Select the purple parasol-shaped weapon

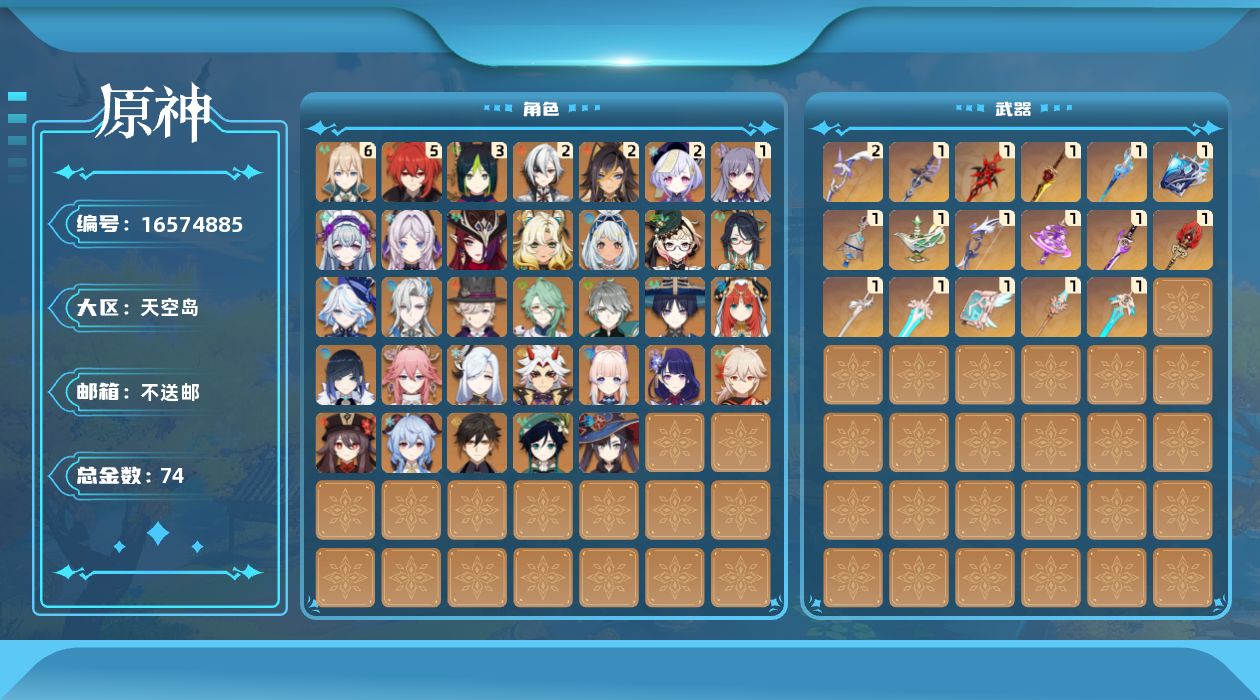point(1051,240)
